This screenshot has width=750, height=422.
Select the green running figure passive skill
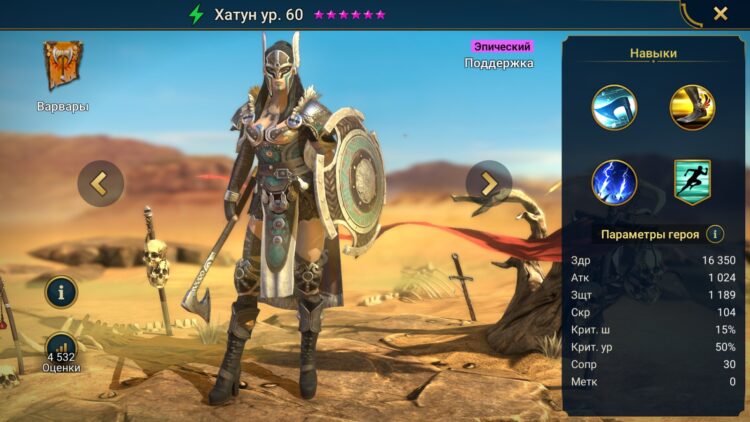click(x=692, y=182)
